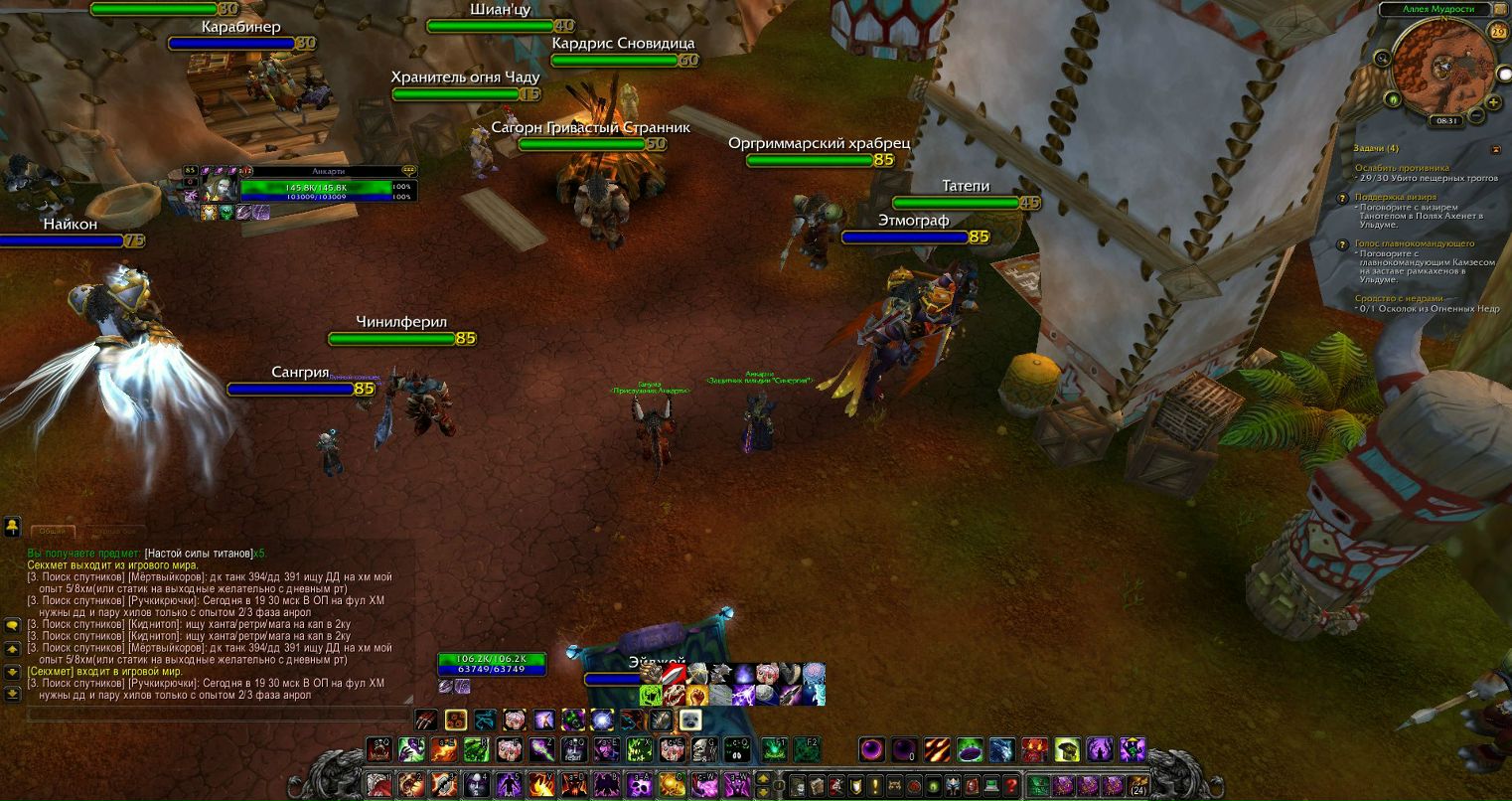Select the Ослабить противника quest entry

coord(1402,168)
